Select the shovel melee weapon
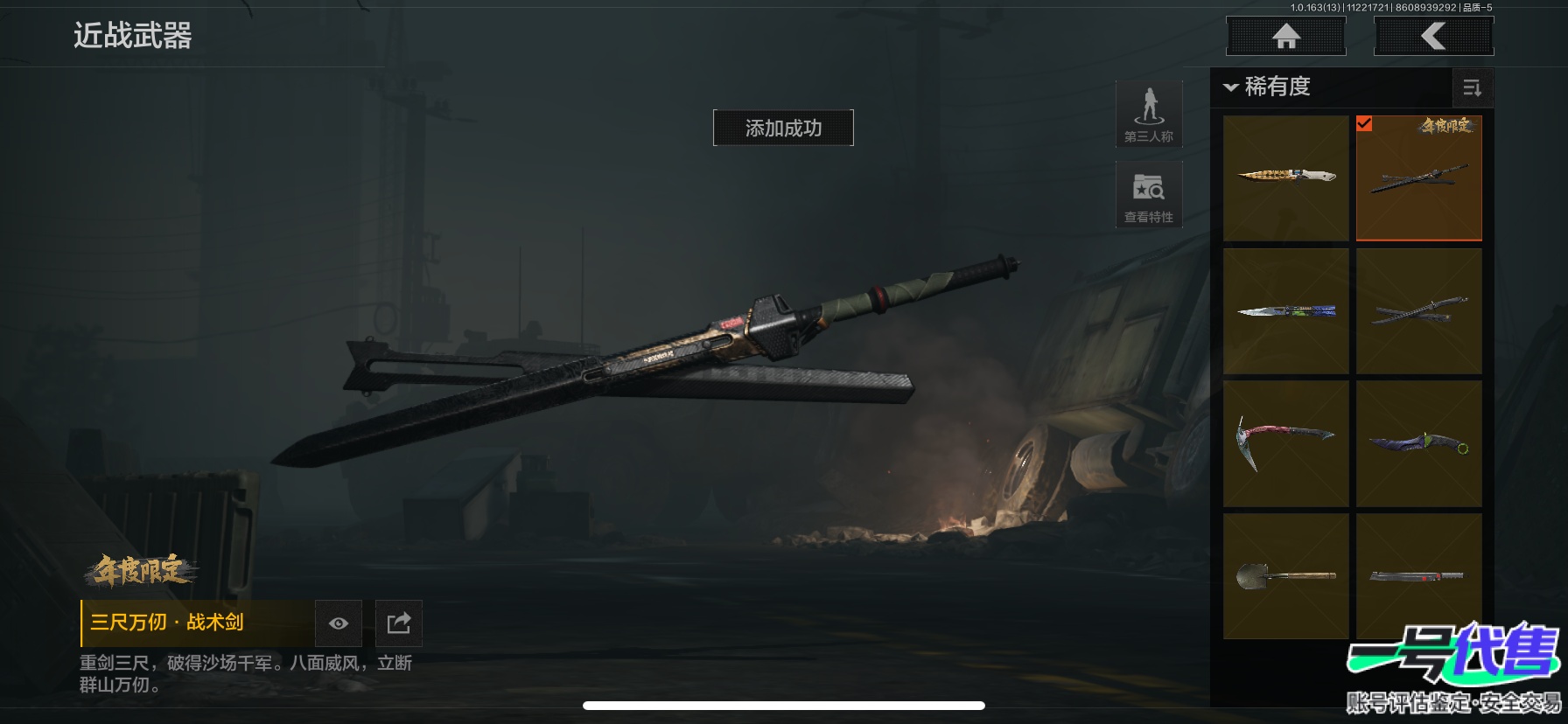This screenshot has width=1568, height=724. tap(1285, 575)
